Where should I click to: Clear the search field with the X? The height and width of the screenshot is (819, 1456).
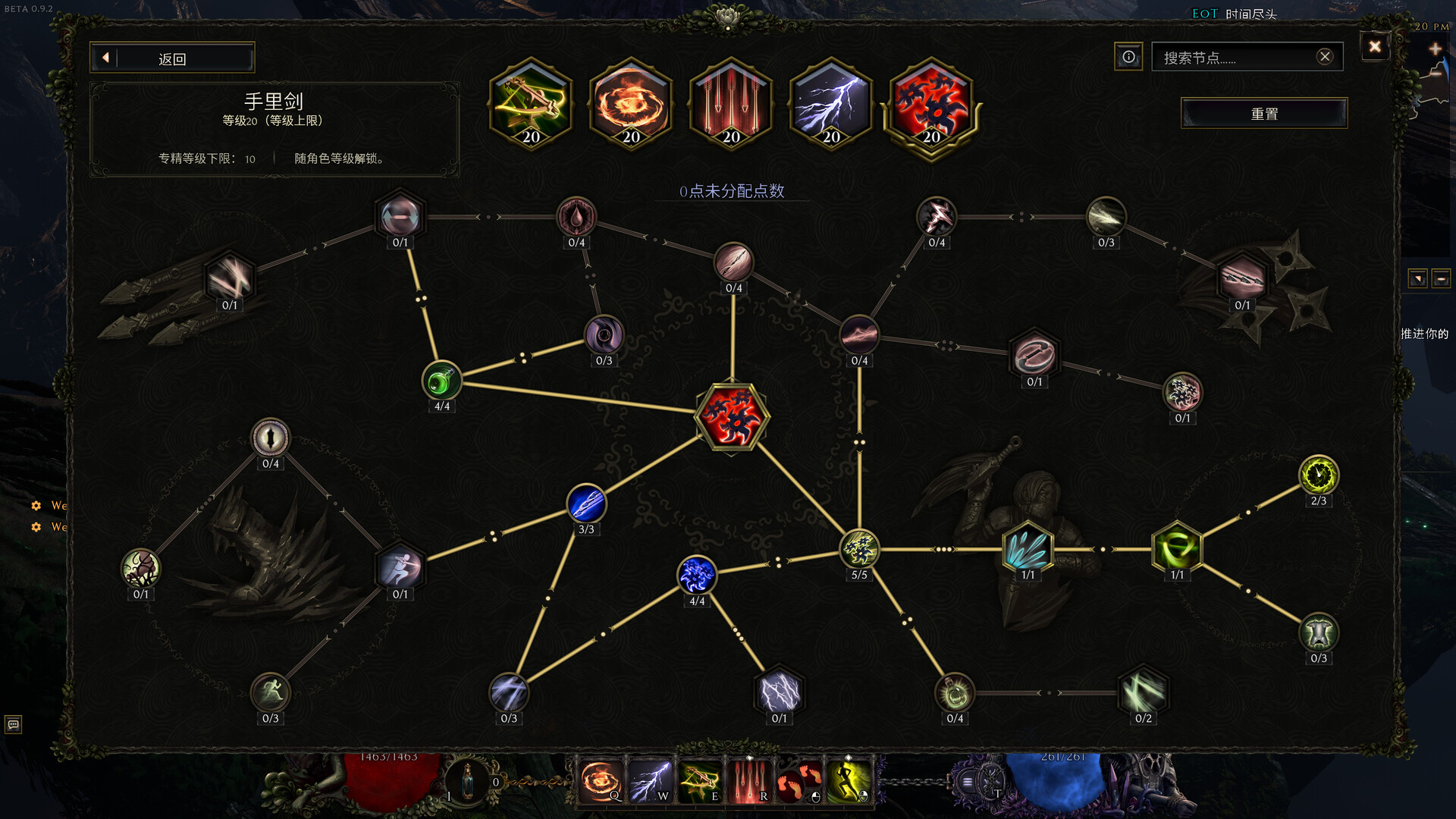coord(1325,55)
